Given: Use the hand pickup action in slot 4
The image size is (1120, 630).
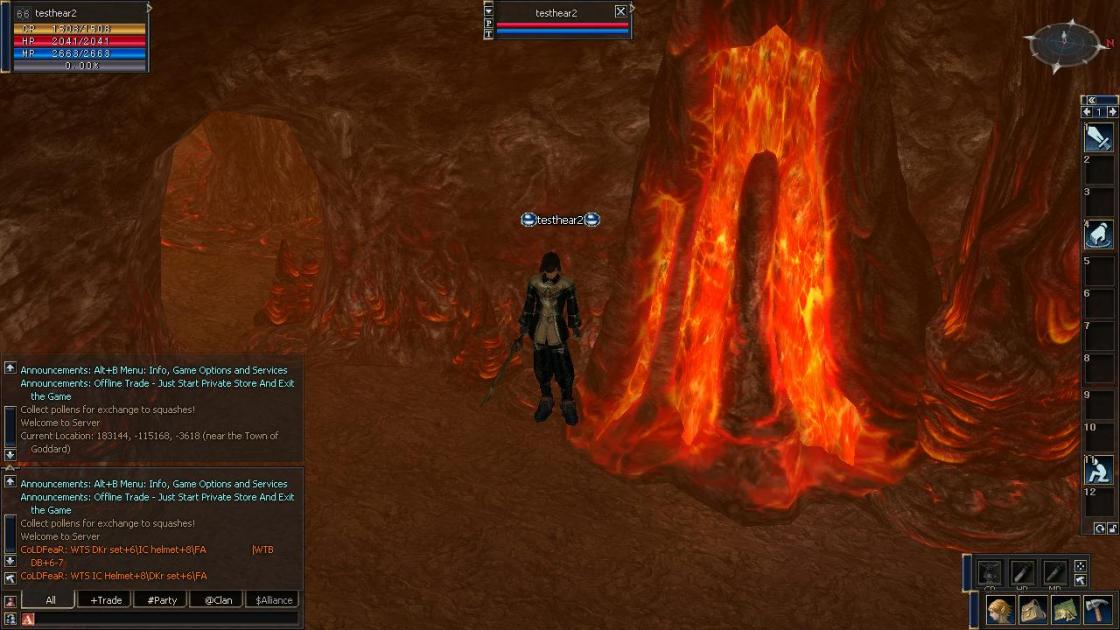Looking at the screenshot, I should tap(1100, 234).
